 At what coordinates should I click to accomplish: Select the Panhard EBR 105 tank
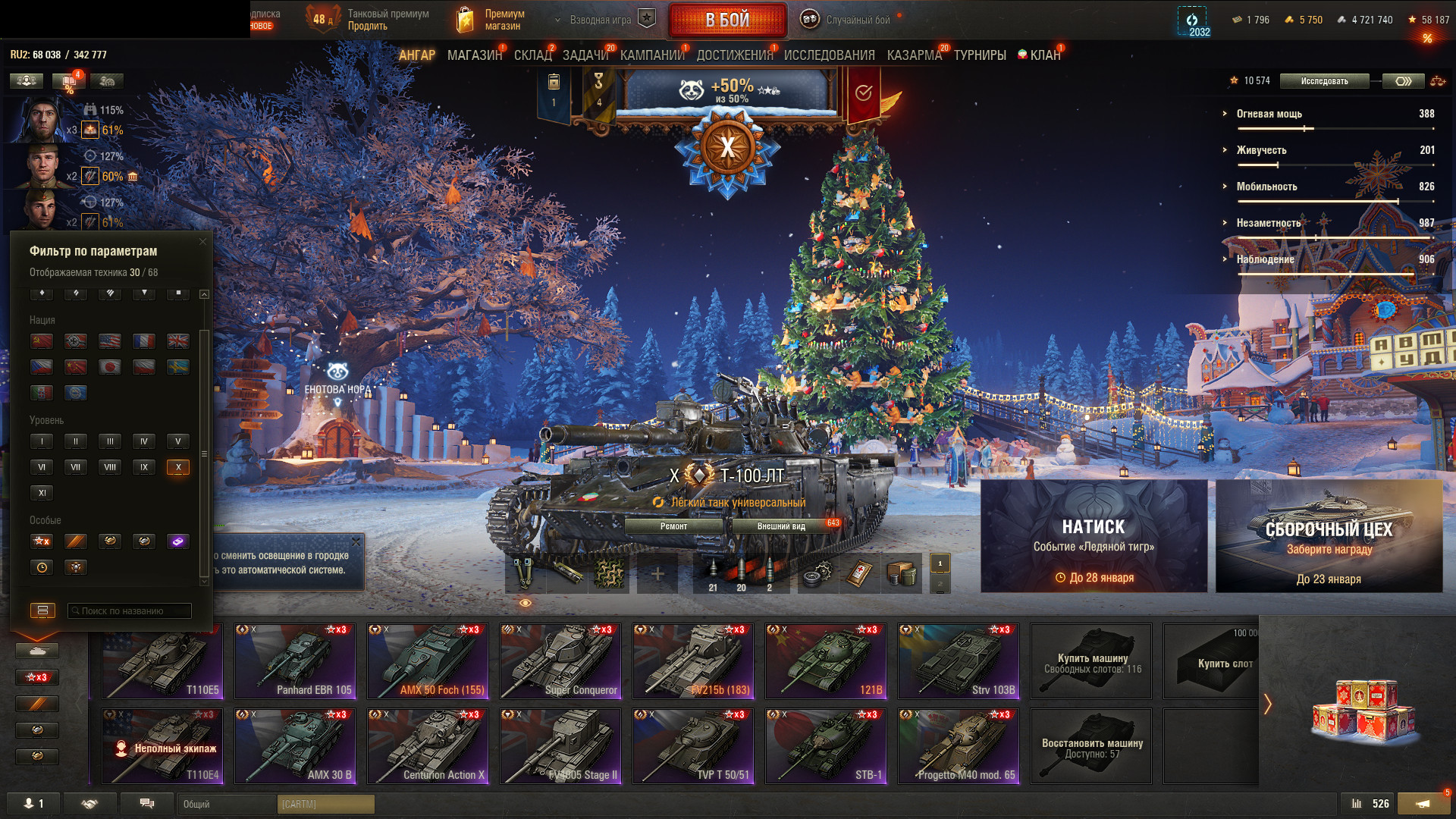tap(295, 661)
